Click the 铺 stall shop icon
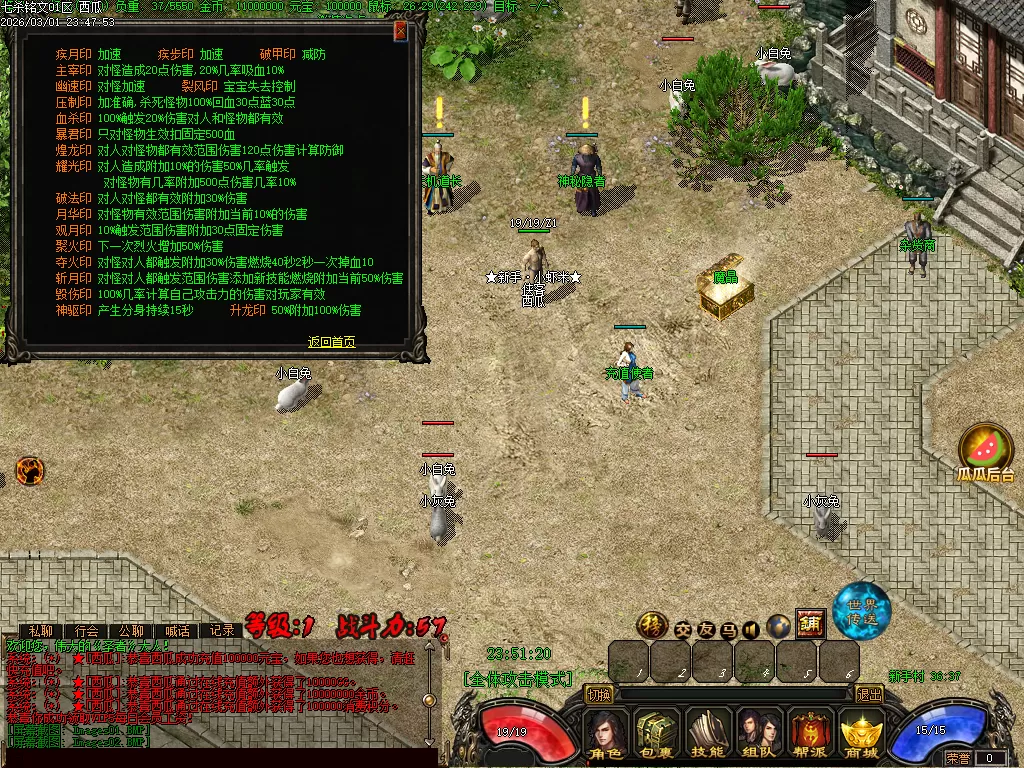Image resolution: width=1024 pixels, height=768 pixels. click(x=810, y=623)
